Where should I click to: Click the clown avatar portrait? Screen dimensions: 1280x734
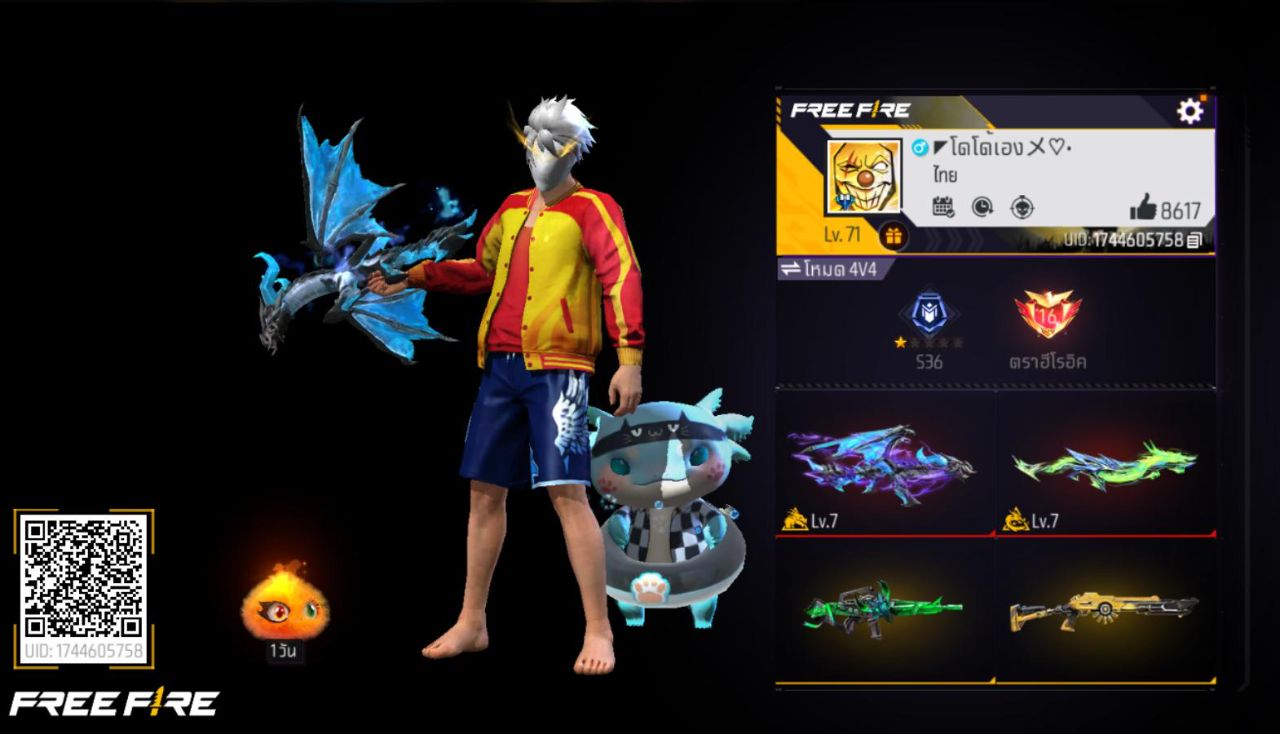click(x=862, y=177)
